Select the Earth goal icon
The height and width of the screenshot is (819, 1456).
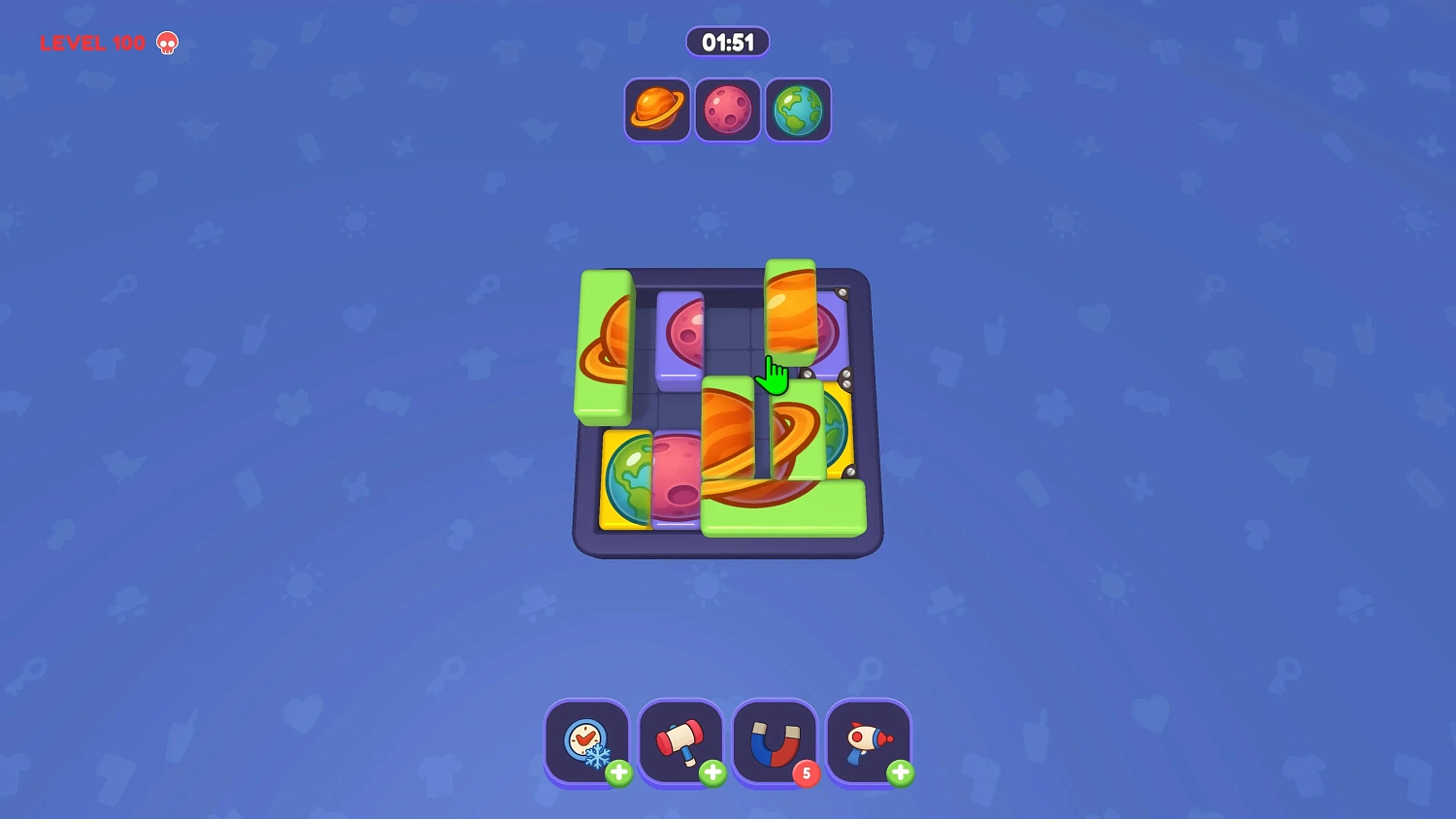pos(798,110)
